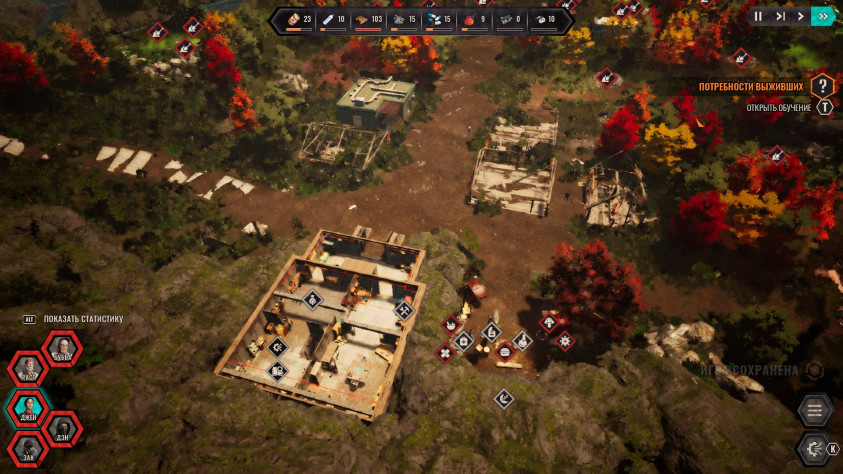Open the gear crafting hexagon button
Screen dimensions: 843x474
point(813,449)
